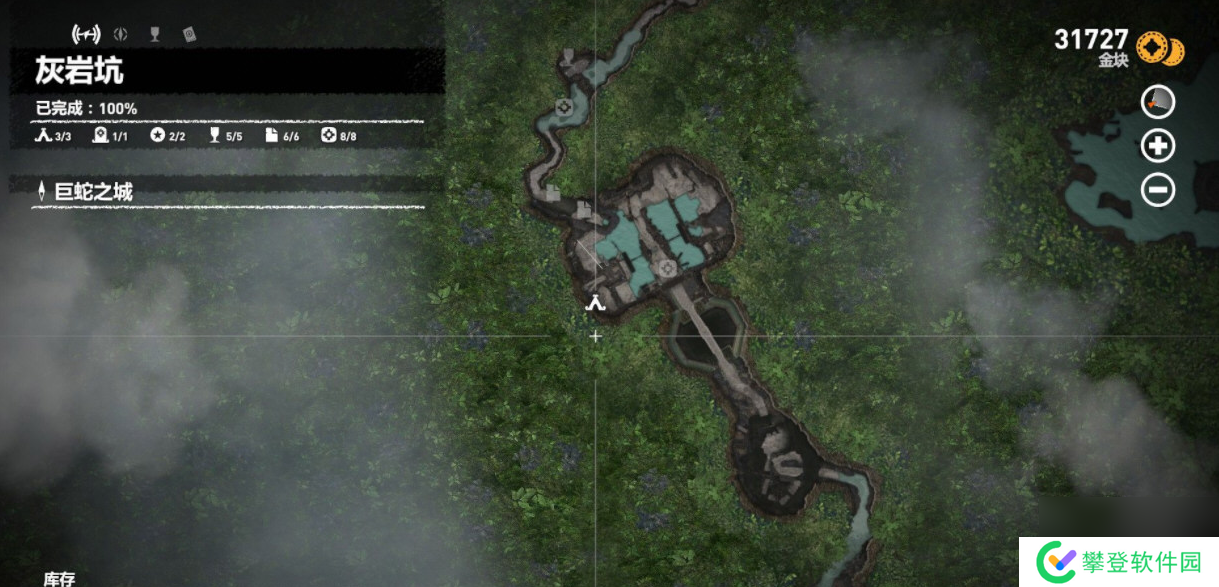
Task: Select the base camp tent marker
Action: click(596, 303)
